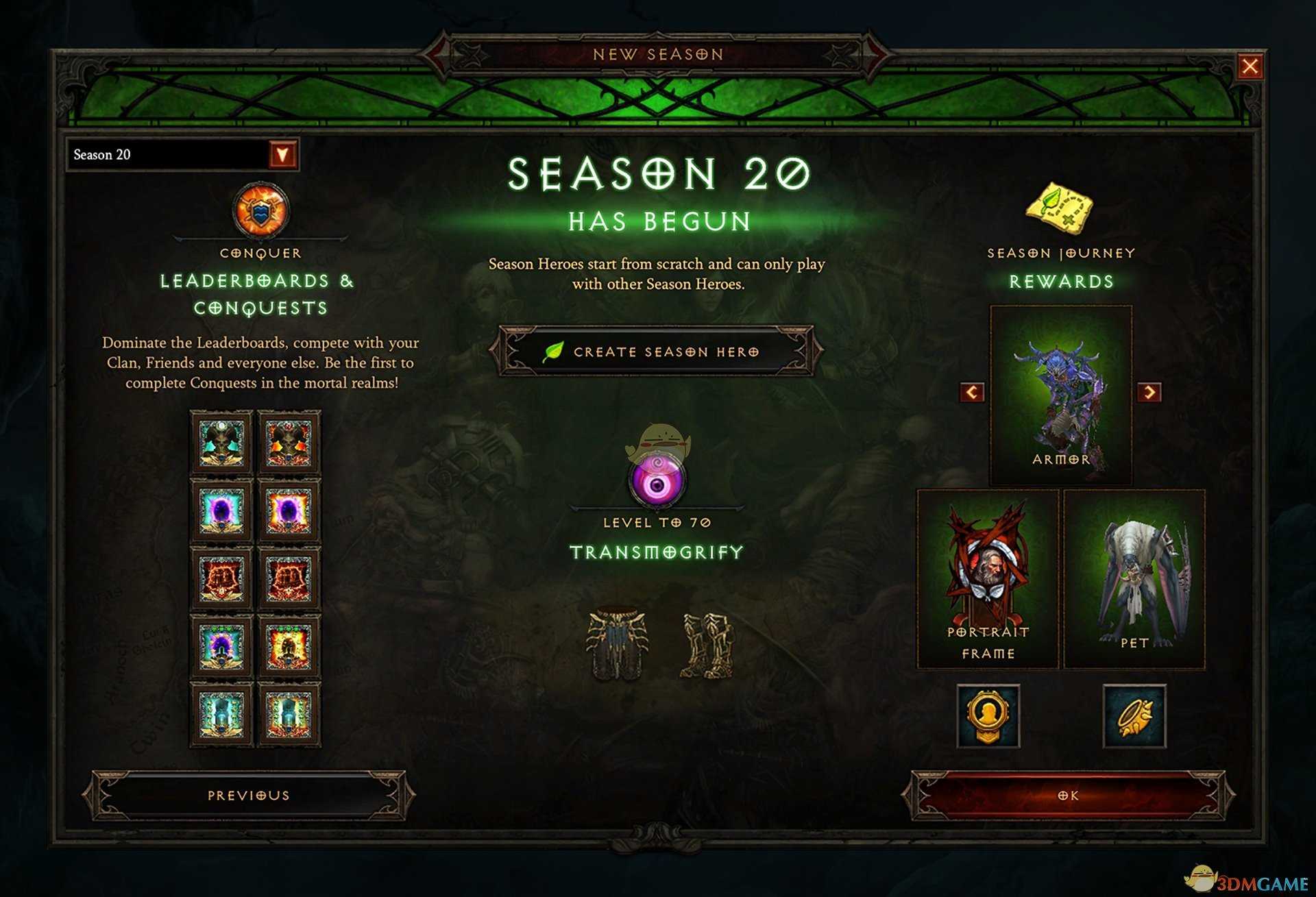Select the Portrait Frame reward
The width and height of the screenshot is (1316, 897).
pos(988,579)
